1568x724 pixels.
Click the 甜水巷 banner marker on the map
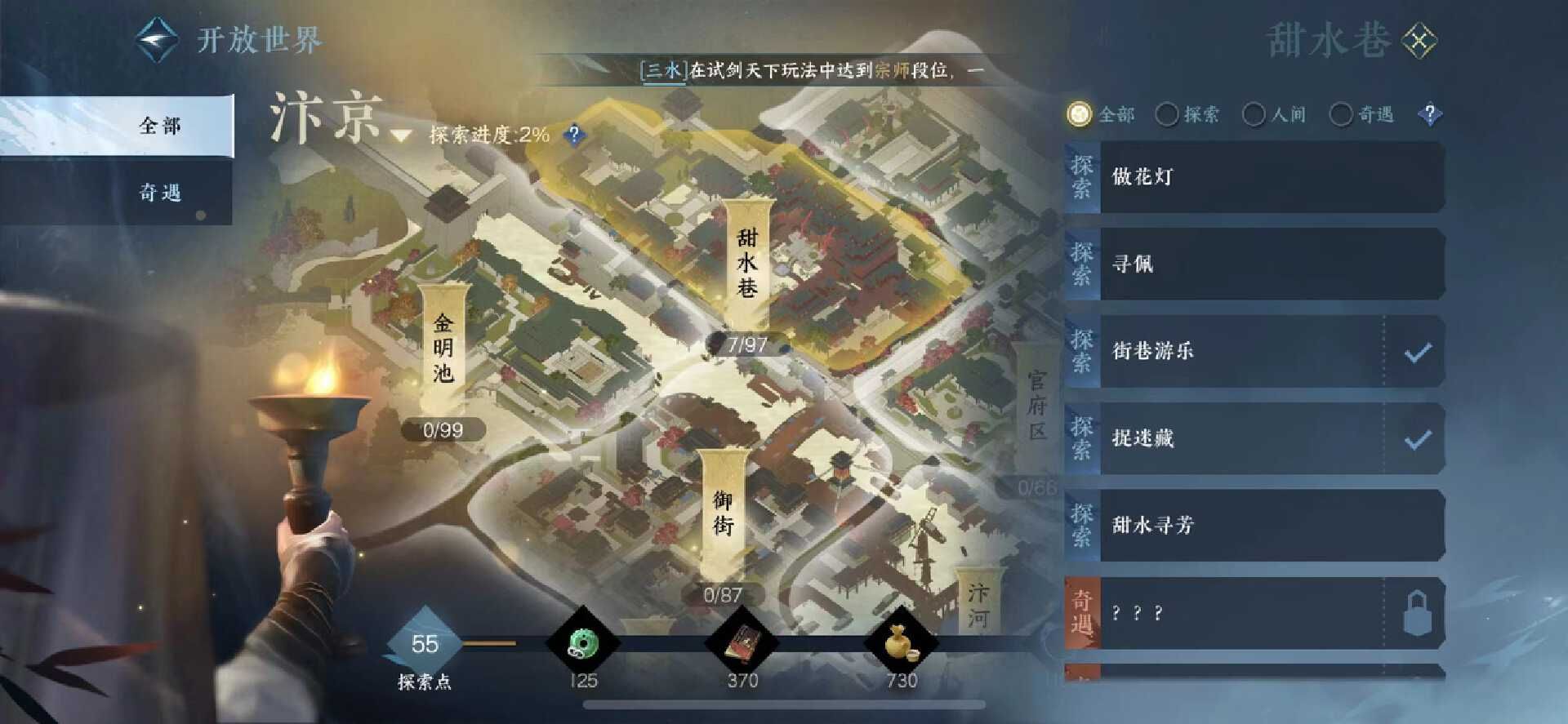747,261
